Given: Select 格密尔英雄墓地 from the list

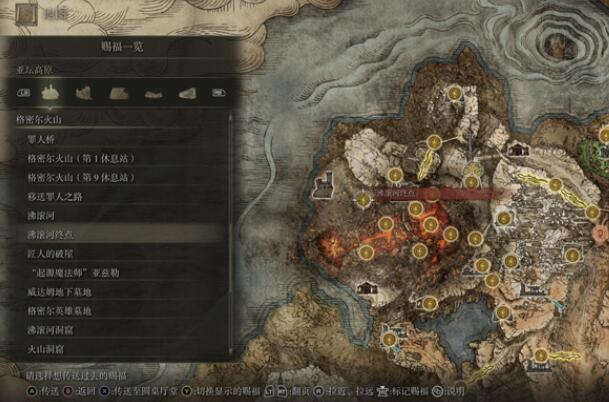Looking at the screenshot, I should click(x=62, y=311).
